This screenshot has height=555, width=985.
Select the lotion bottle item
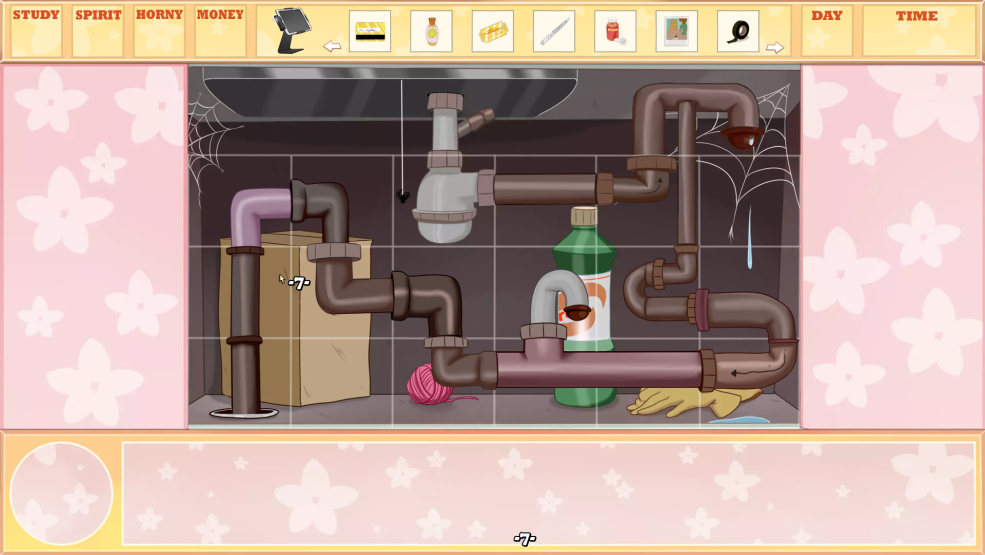pos(431,31)
